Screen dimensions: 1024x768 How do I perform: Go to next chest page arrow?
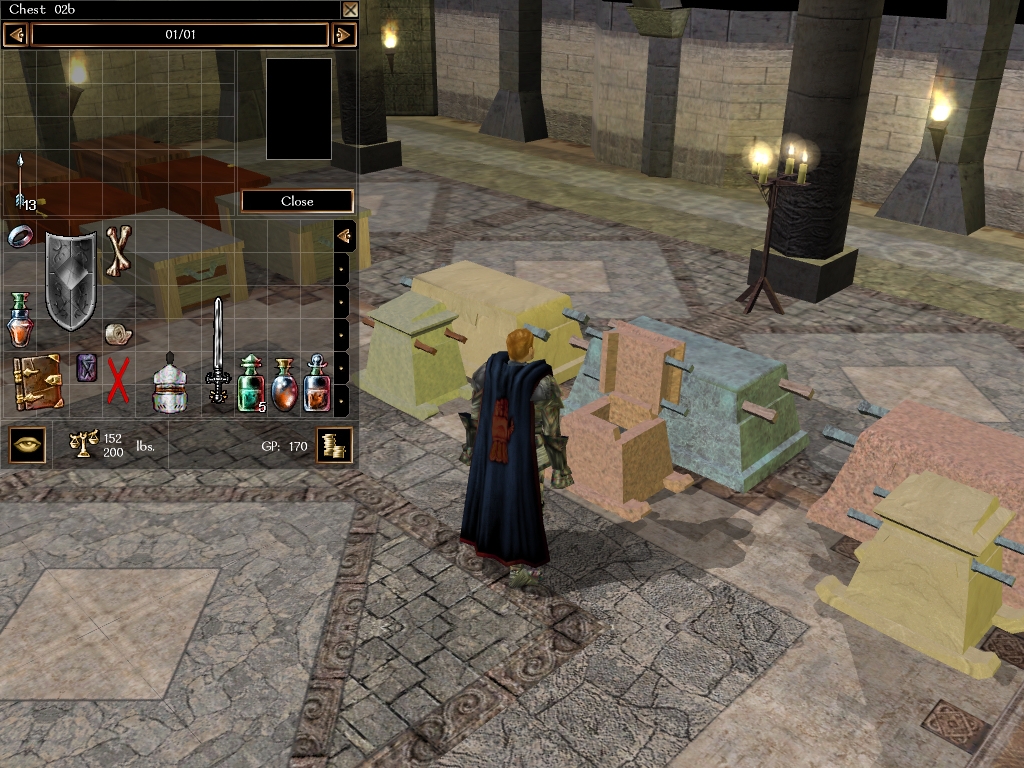pyautogui.click(x=343, y=35)
